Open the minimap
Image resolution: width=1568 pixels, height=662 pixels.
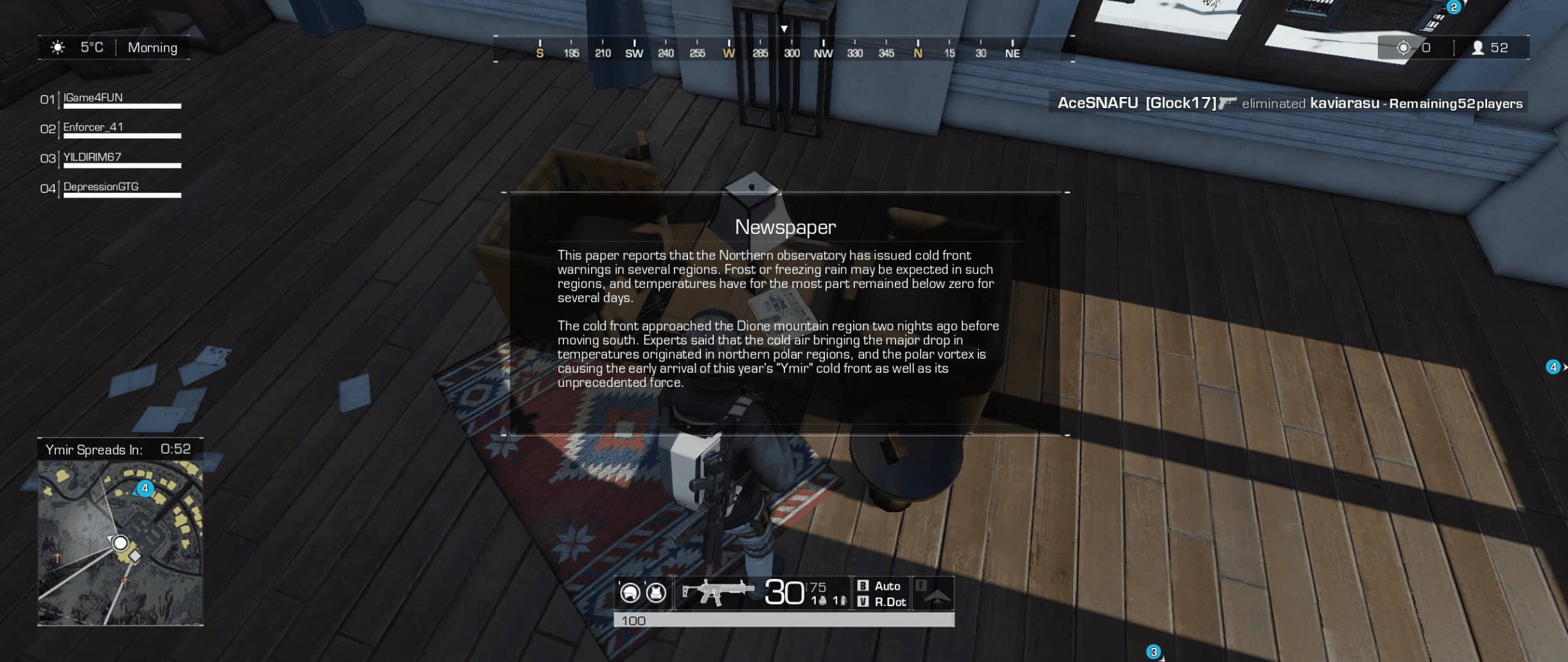120,542
